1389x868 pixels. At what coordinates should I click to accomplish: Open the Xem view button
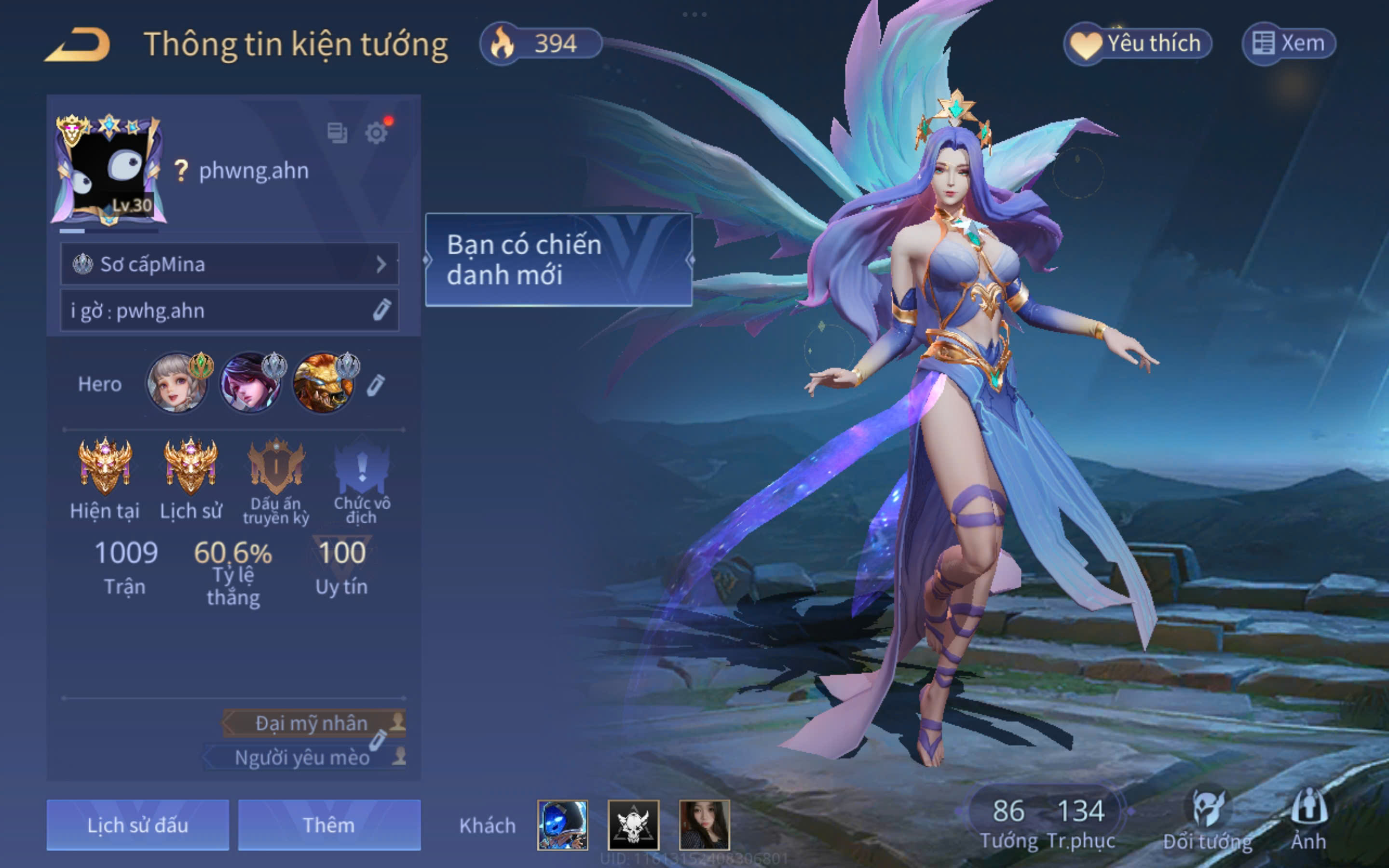[1289, 43]
